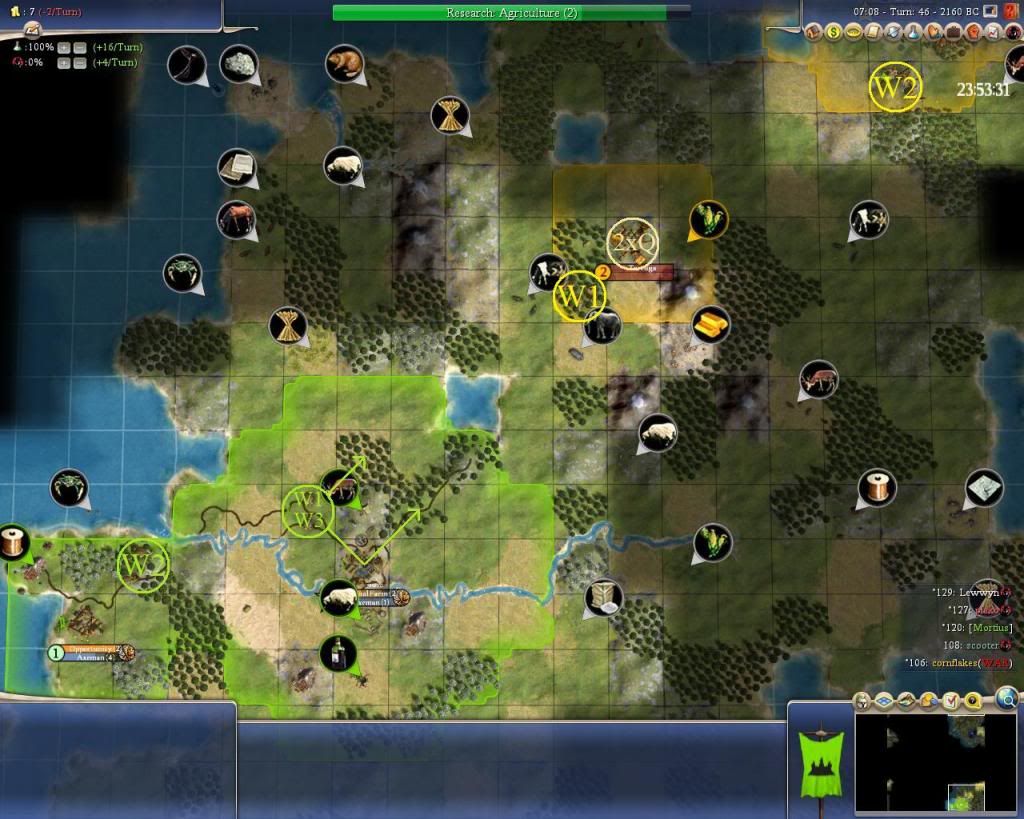Open the event log scroll button
Viewport: 1024px width, 819px height.
872,32
